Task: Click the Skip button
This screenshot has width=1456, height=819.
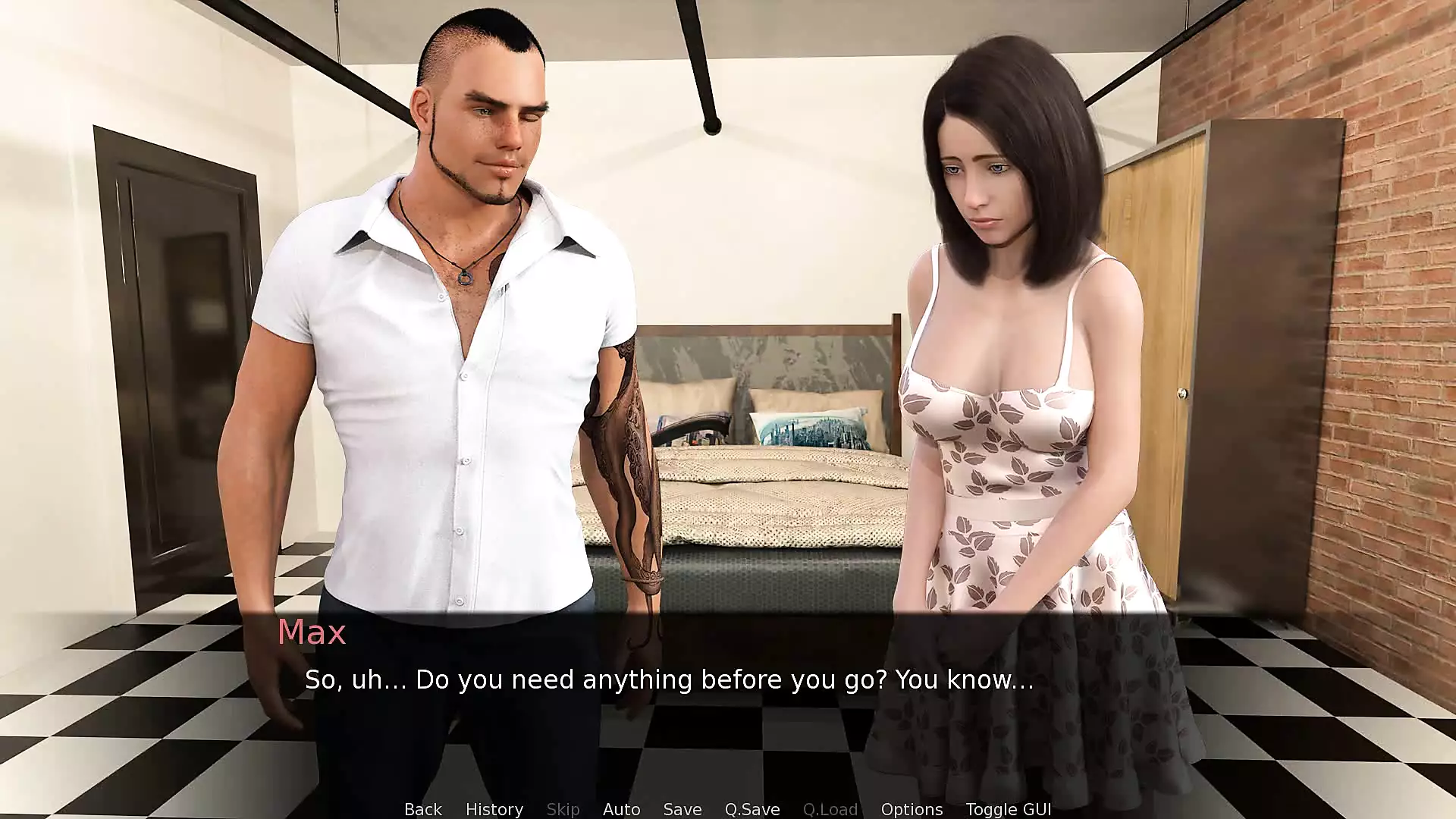Action: click(563, 809)
